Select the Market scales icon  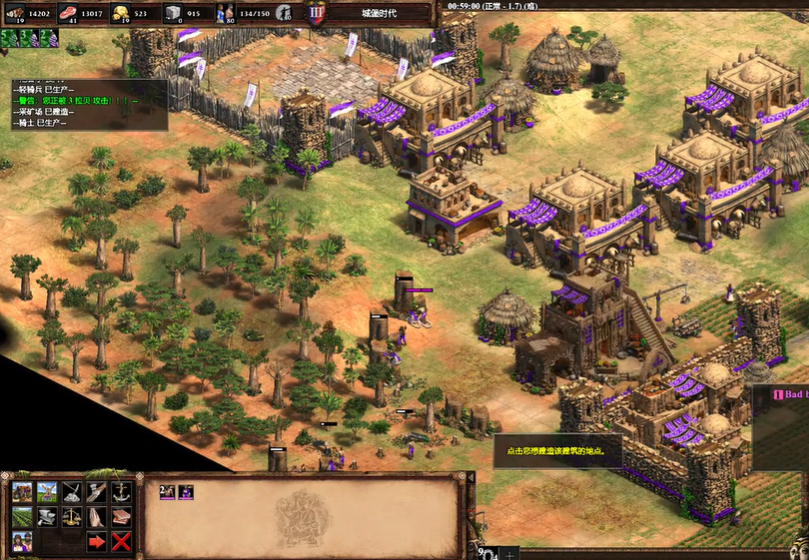click(x=72, y=517)
